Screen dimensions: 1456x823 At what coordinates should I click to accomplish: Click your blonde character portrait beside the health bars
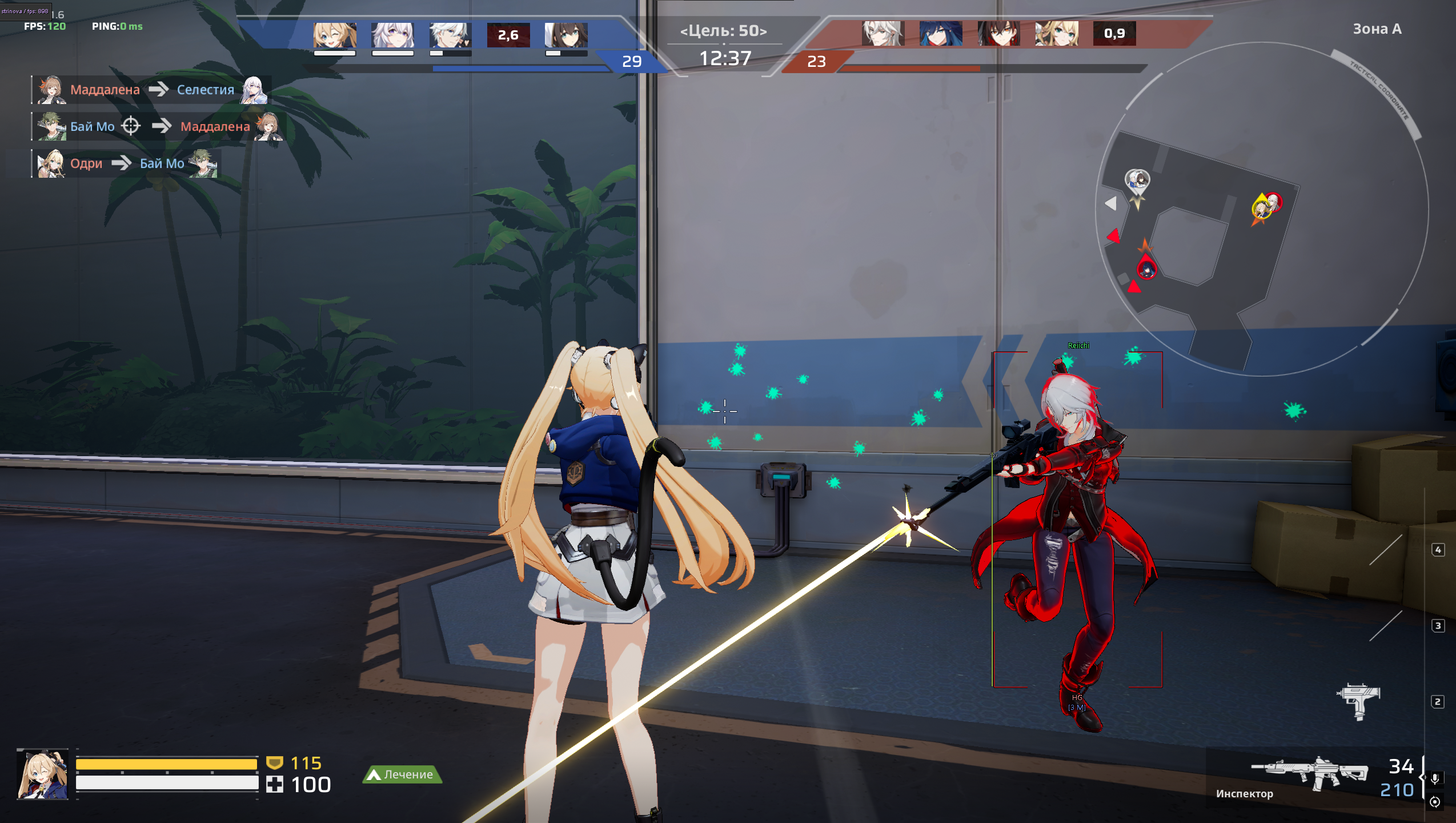click(43, 774)
